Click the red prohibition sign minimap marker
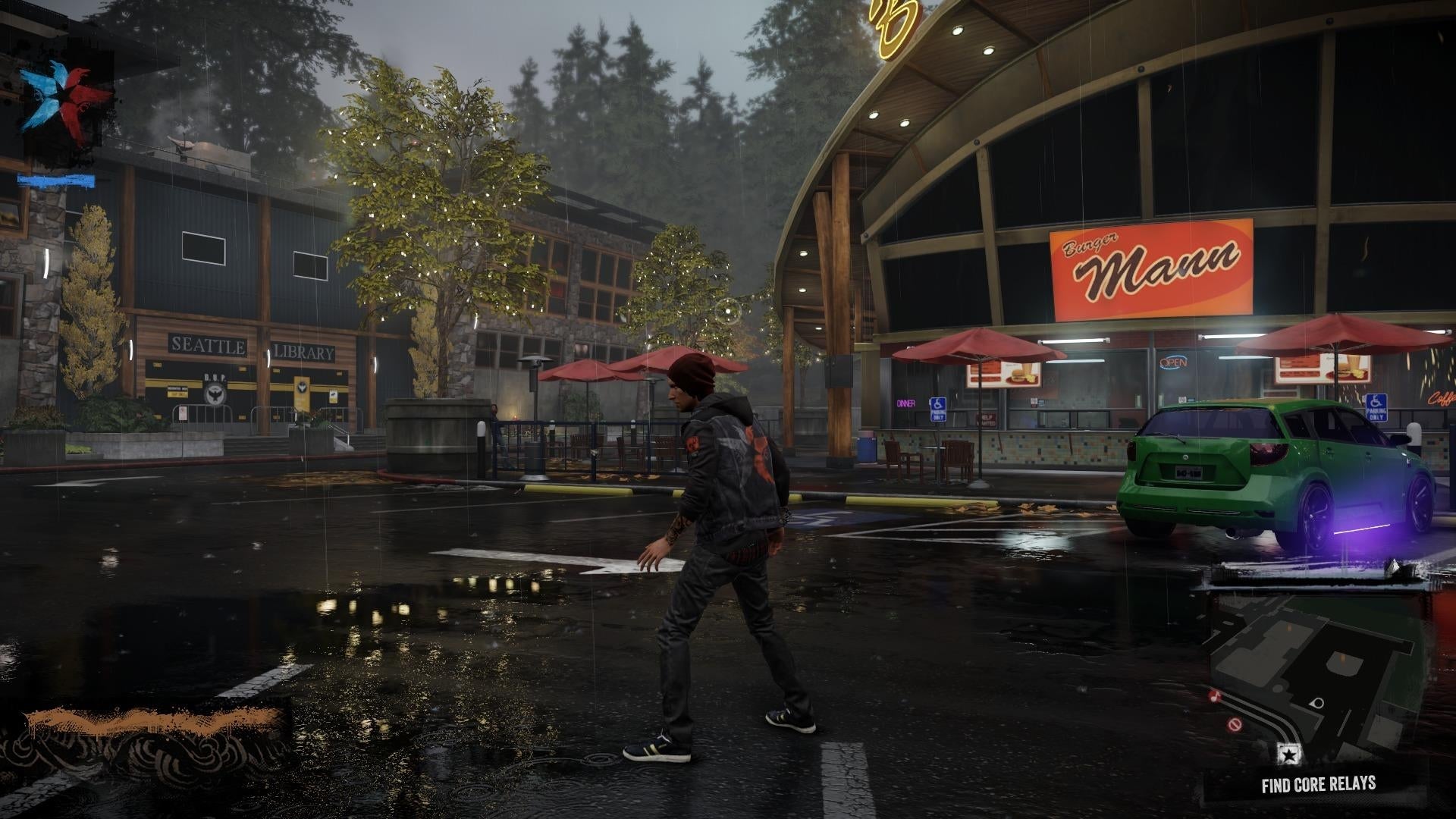1456x819 pixels. tap(1234, 724)
